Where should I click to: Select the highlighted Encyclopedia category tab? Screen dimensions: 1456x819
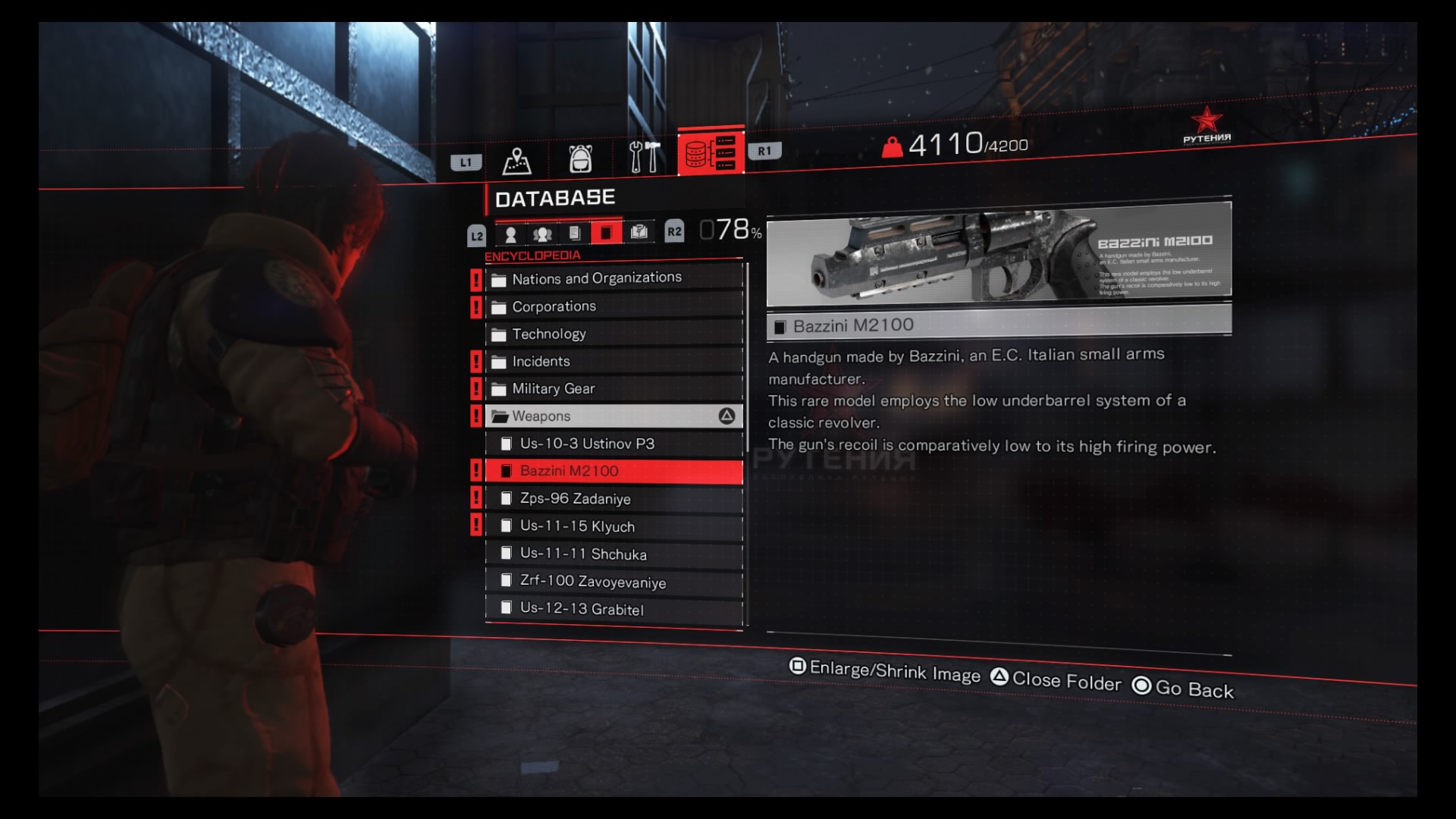click(x=606, y=232)
